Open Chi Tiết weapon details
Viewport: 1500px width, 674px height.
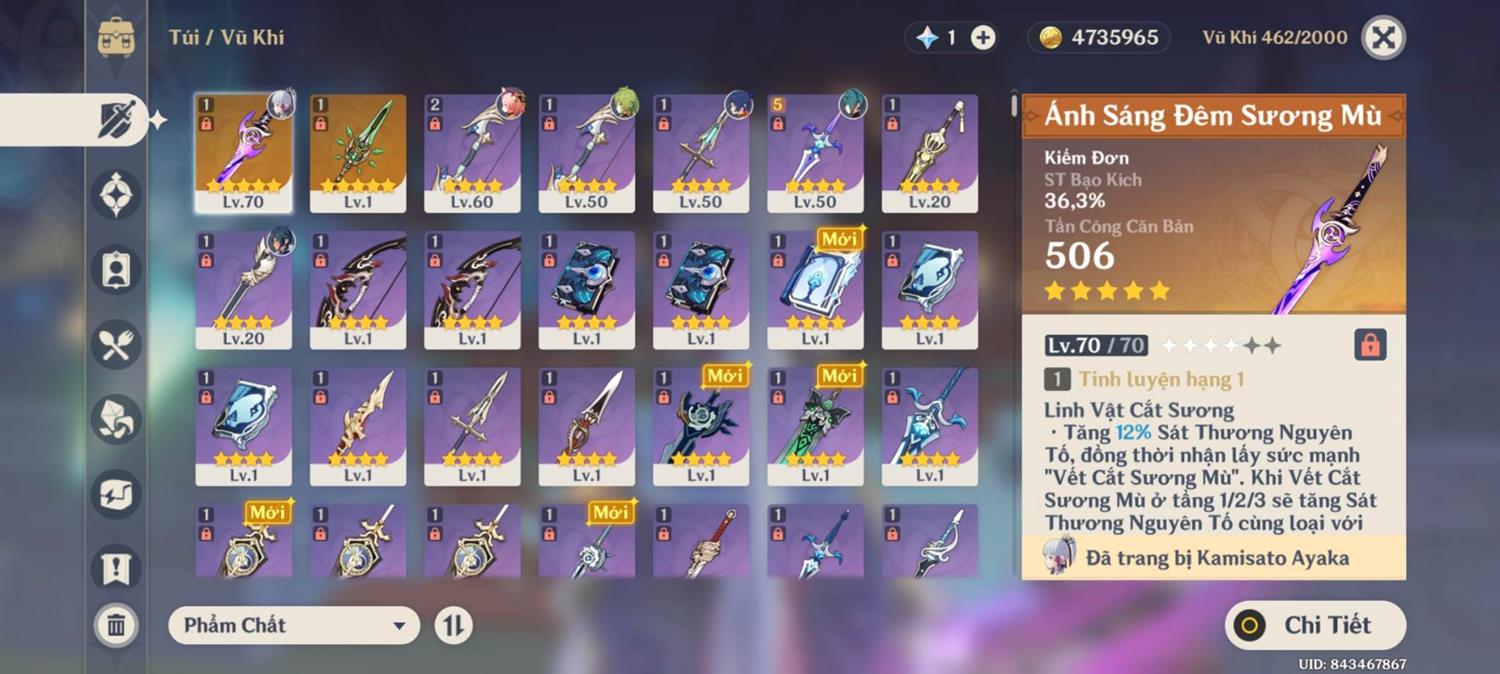tap(1315, 626)
